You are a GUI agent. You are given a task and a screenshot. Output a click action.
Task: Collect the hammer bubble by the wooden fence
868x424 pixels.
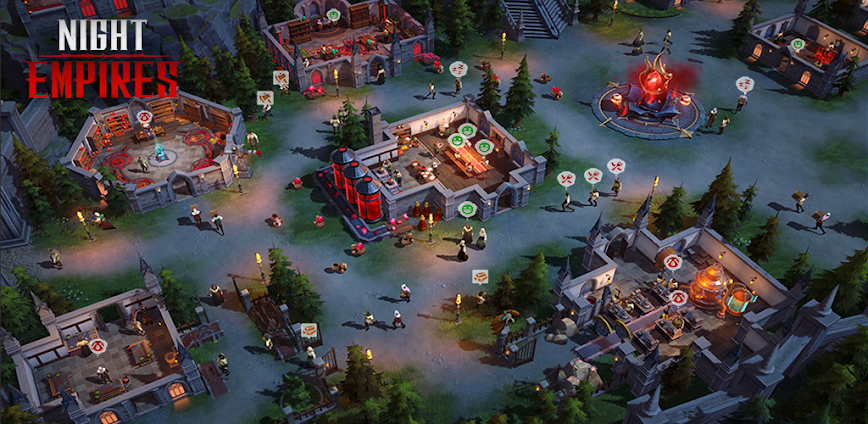[309, 329]
